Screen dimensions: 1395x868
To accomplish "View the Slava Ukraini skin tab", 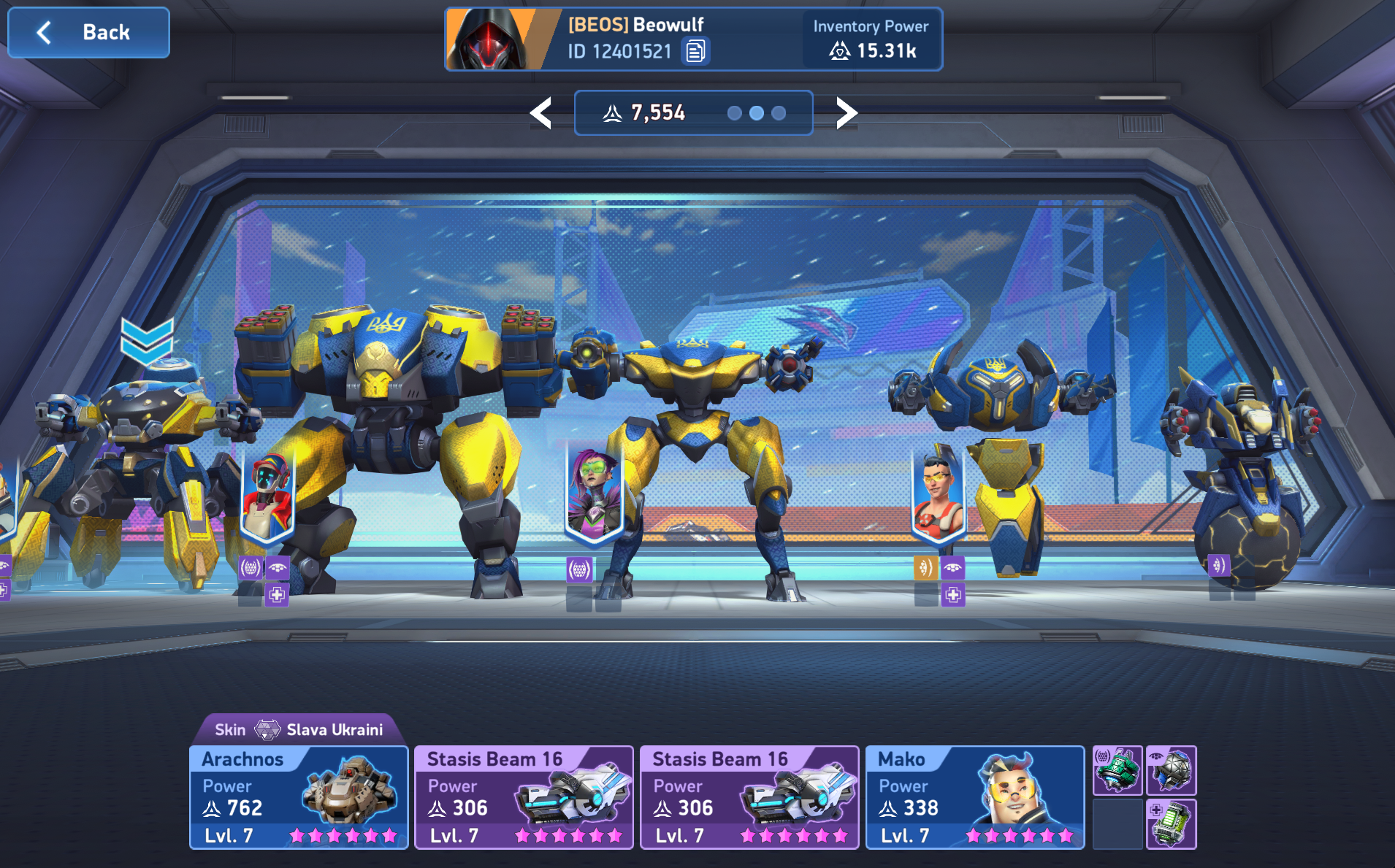I will (299, 729).
